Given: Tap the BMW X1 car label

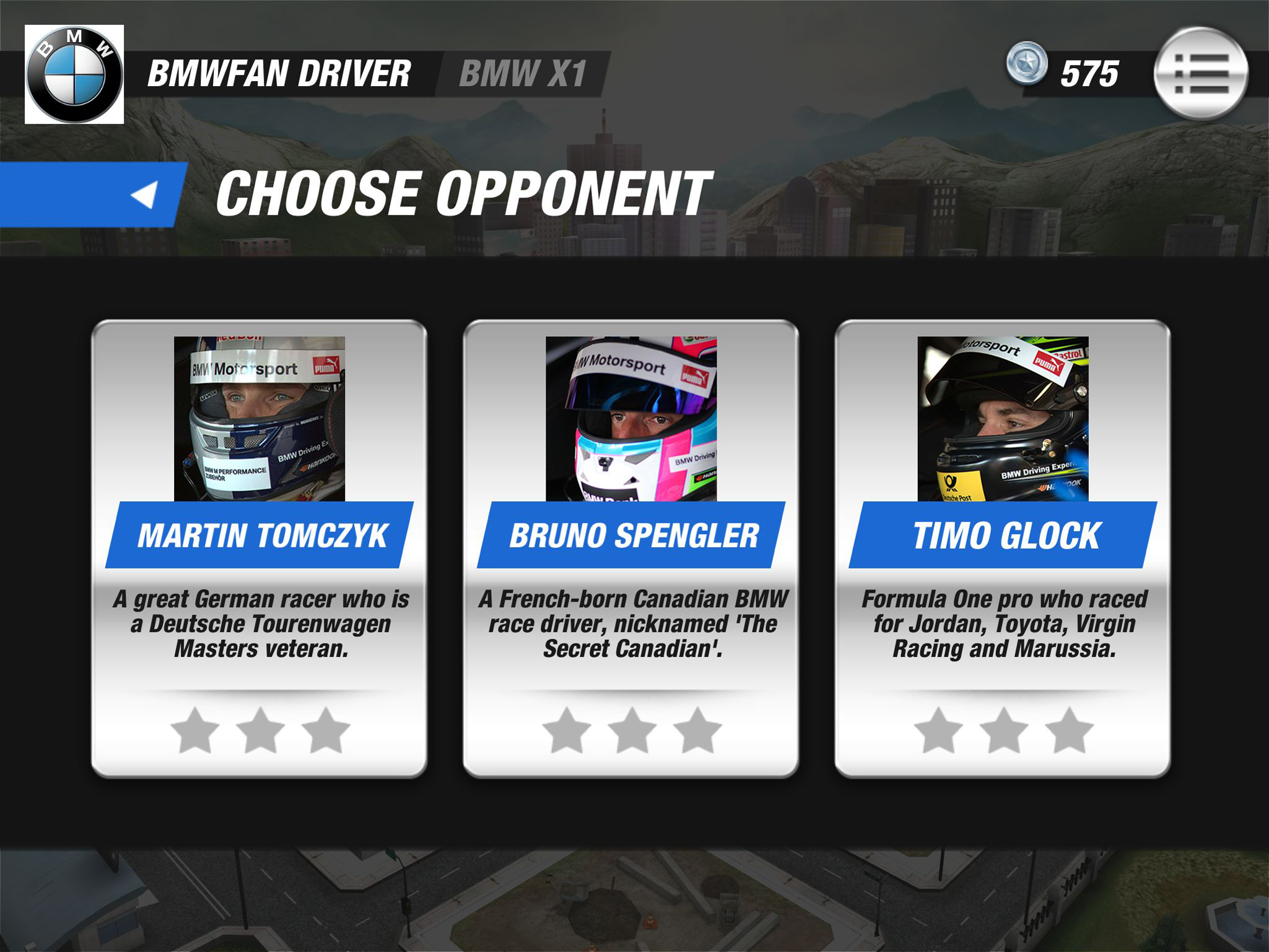Looking at the screenshot, I should pyautogui.click(x=523, y=74).
